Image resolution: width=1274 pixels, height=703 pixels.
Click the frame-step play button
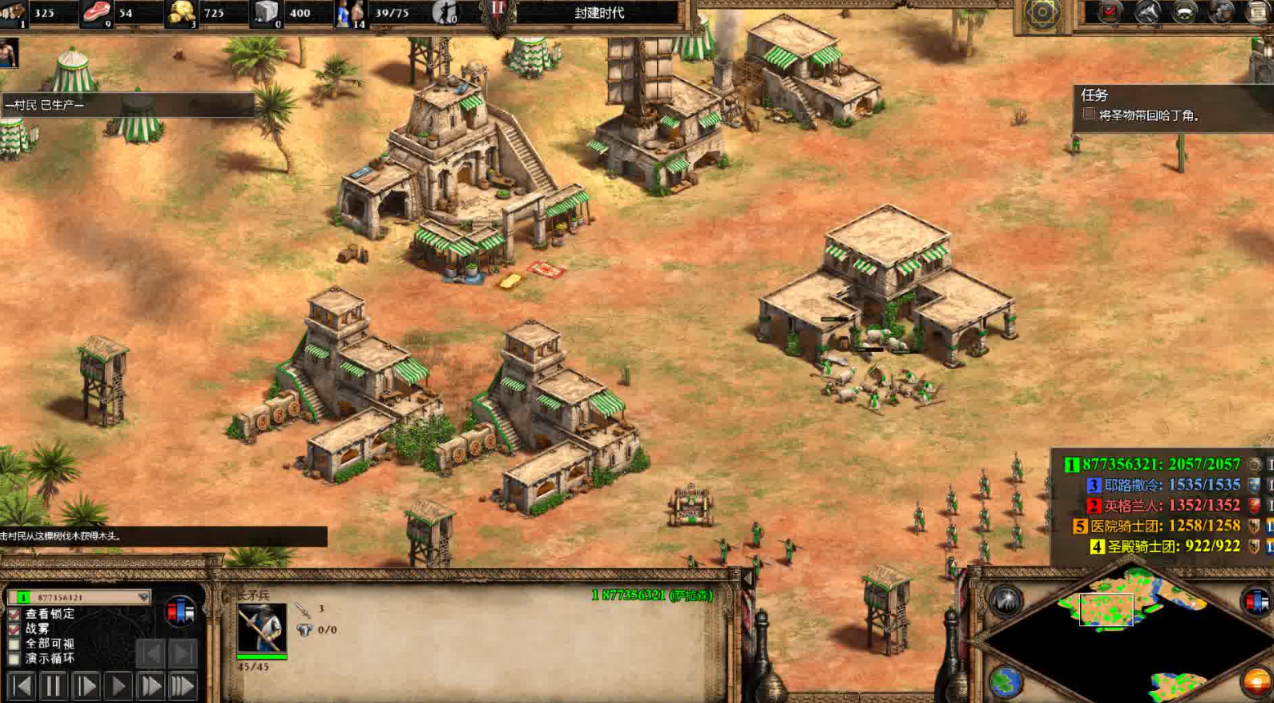coord(86,686)
